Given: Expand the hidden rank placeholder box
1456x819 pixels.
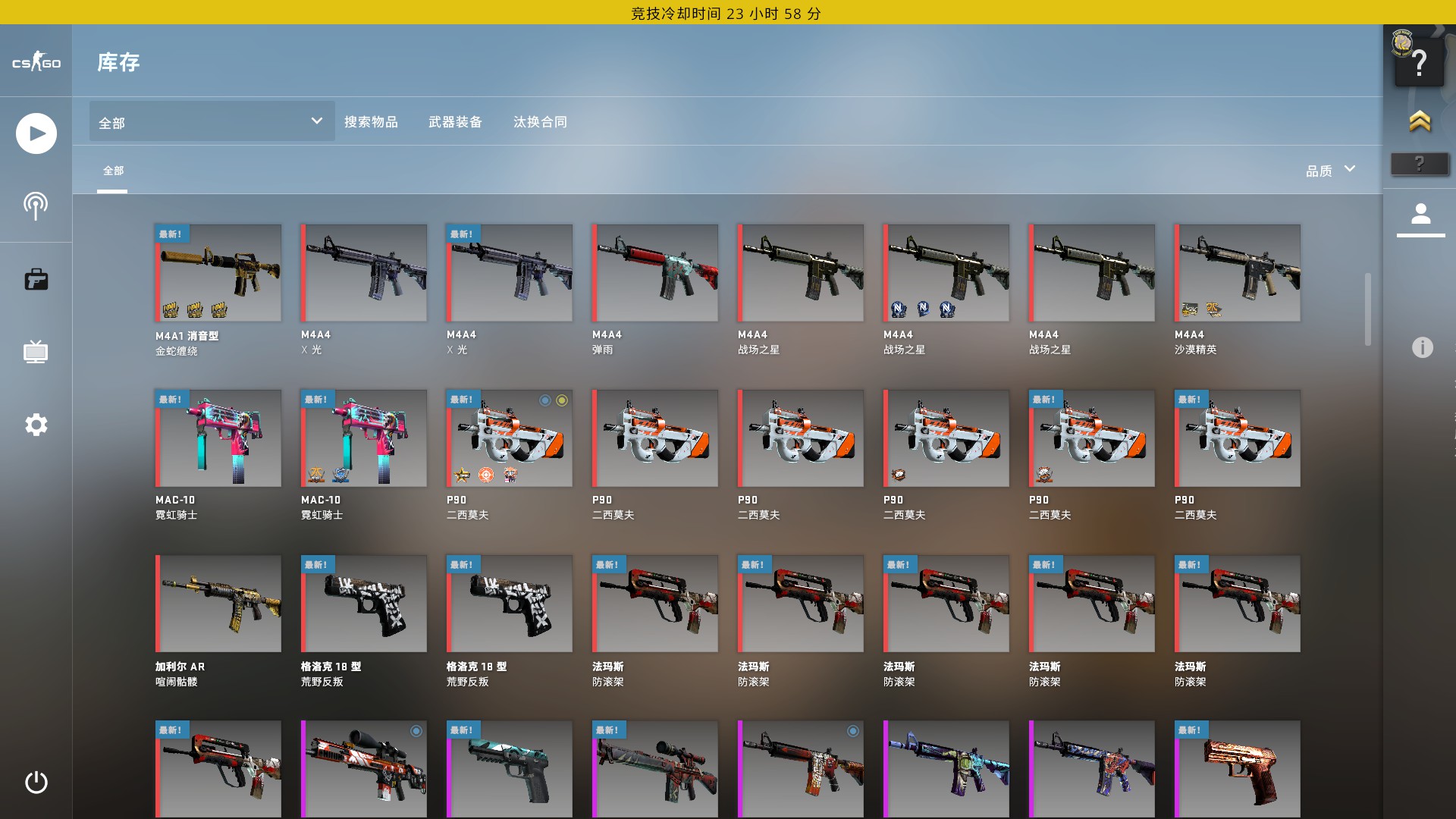Looking at the screenshot, I should (1420, 162).
